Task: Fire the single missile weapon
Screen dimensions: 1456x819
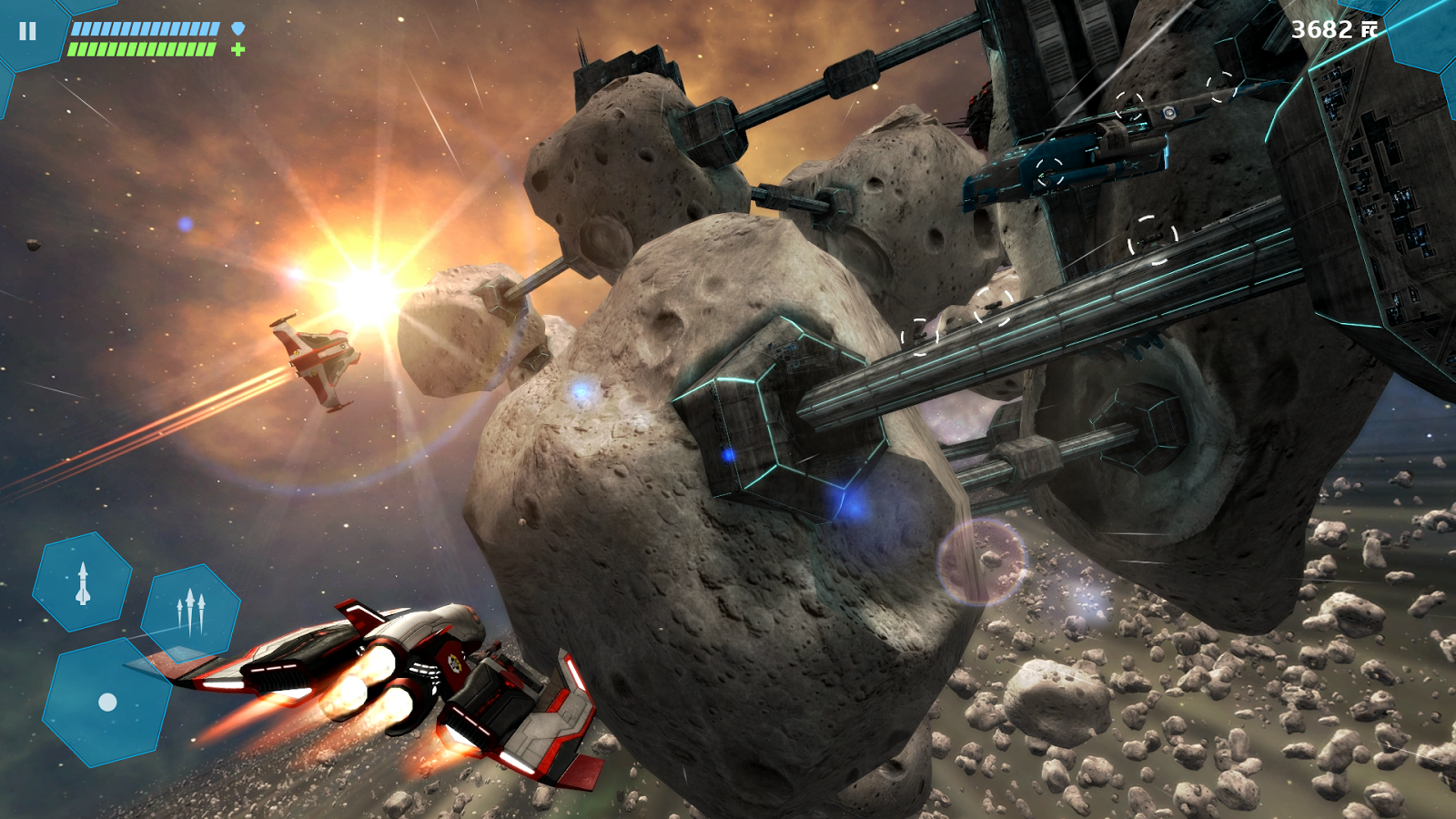Action: [83, 583]
